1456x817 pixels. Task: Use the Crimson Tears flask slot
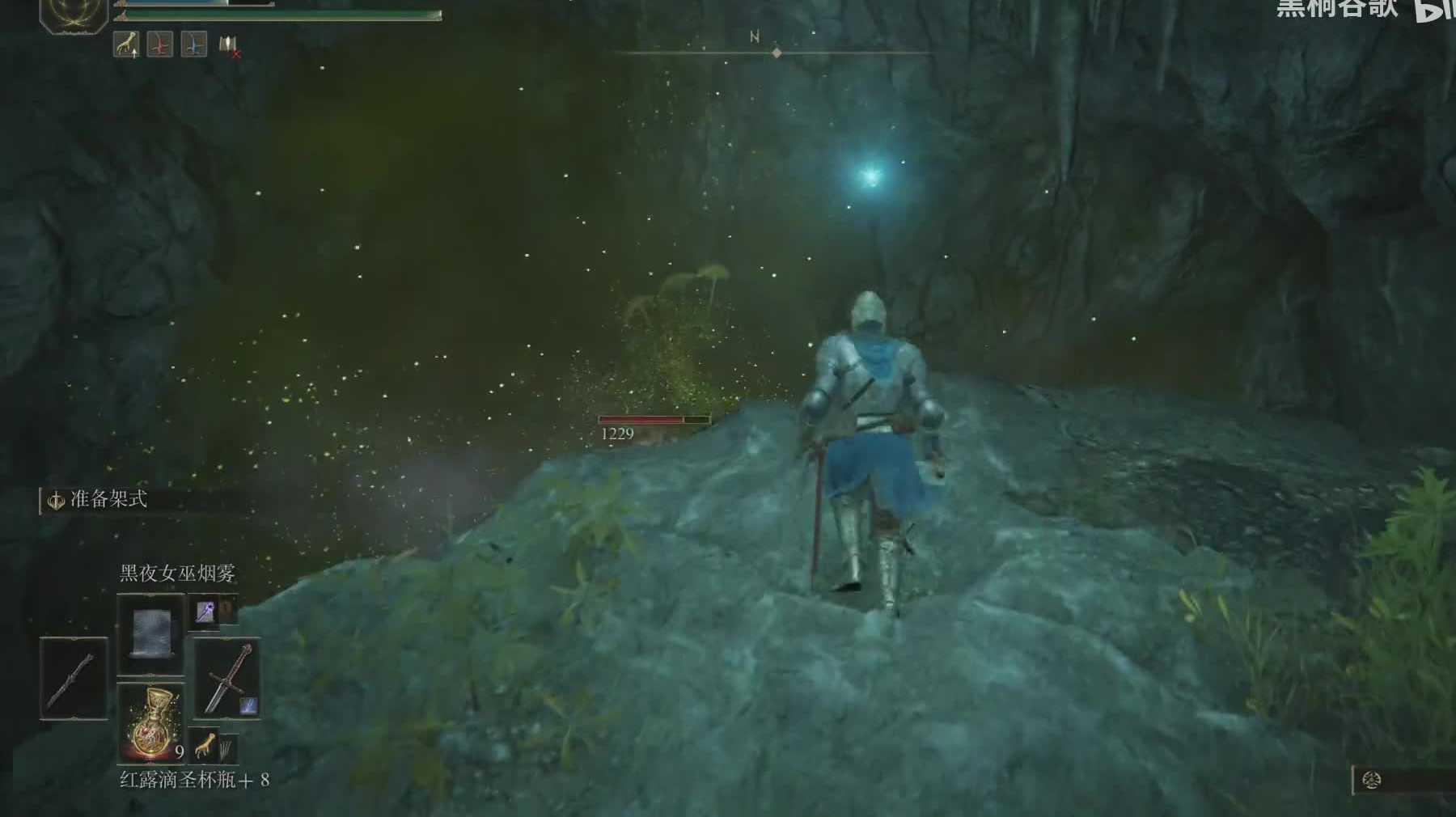[150, 722]
